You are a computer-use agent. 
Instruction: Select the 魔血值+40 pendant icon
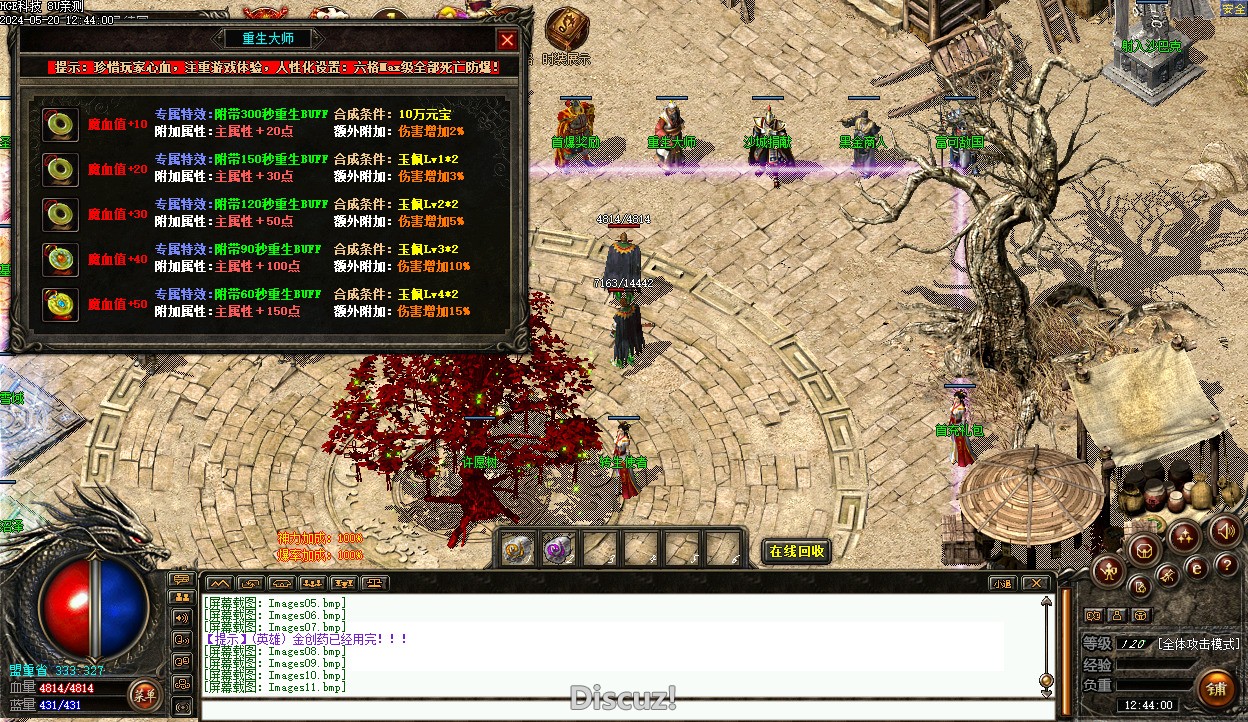click(61, 259)
